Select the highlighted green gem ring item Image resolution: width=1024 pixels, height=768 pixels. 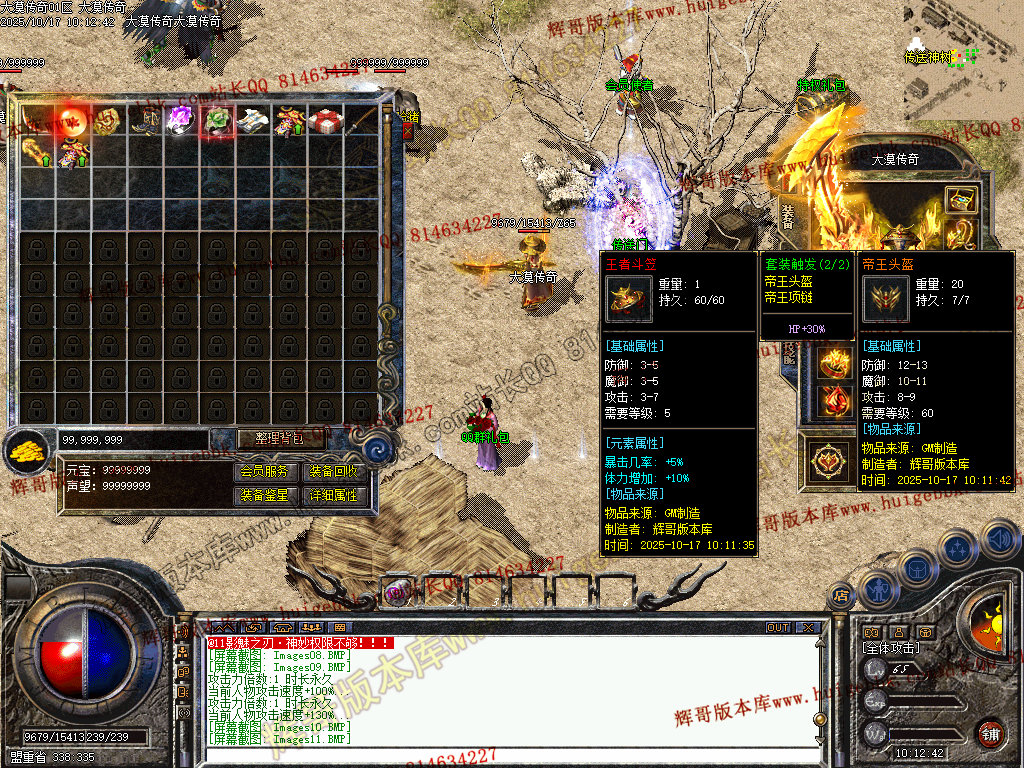(217, 121)
